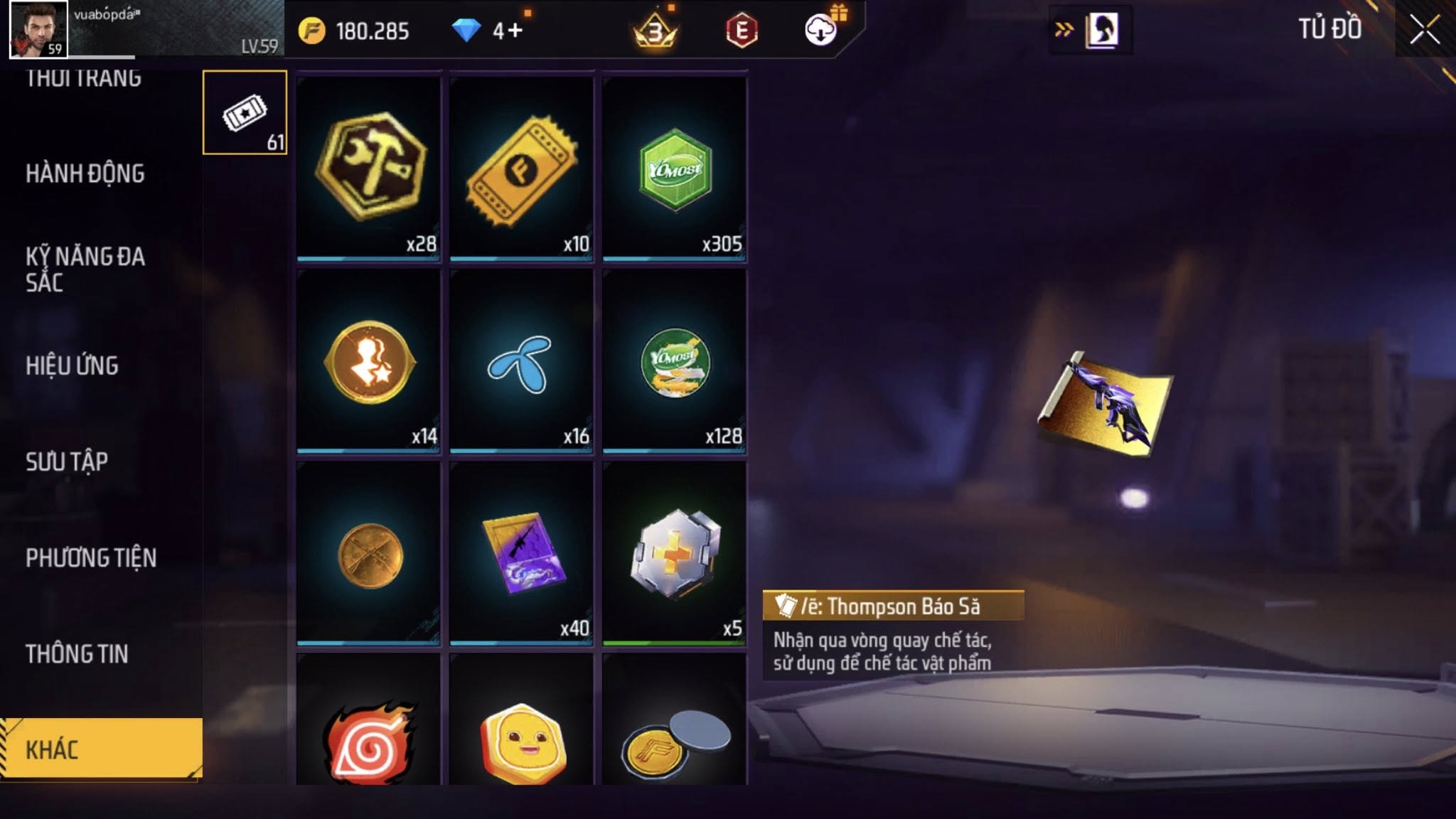The width and height of the screenshot is (1456, 819).
Task: Open the Kỹ Năng Đa Sắc tab
Action: coord(85,269)
